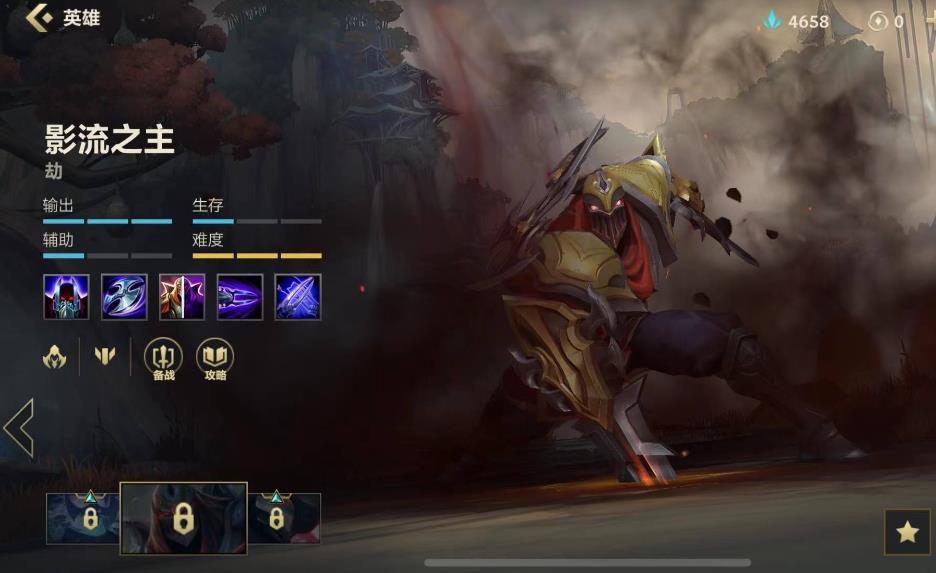
Task: Open the glowing blue blade ultimate ability icon
Action: coord(298,297)
